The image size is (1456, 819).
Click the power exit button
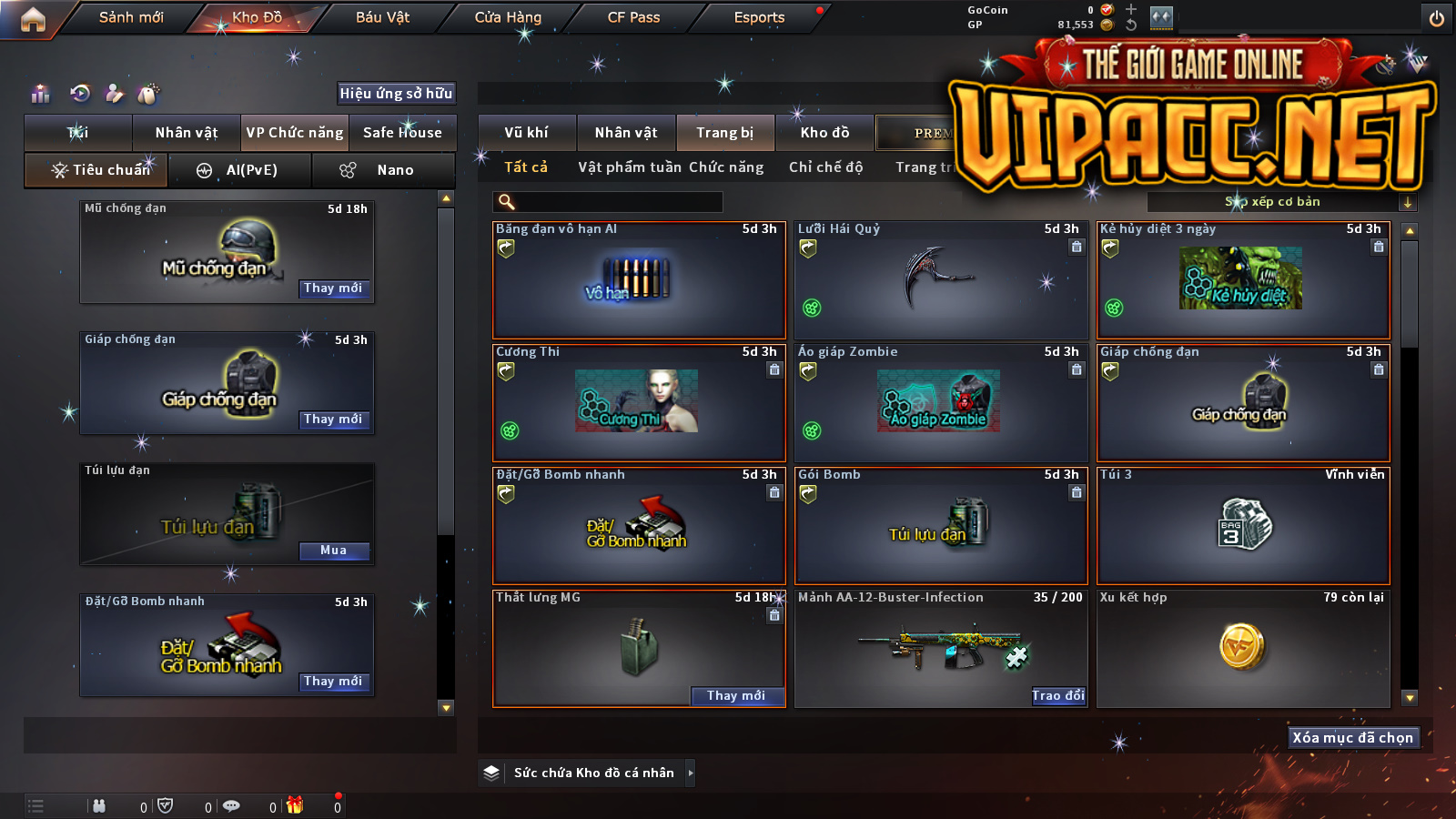1436,18
